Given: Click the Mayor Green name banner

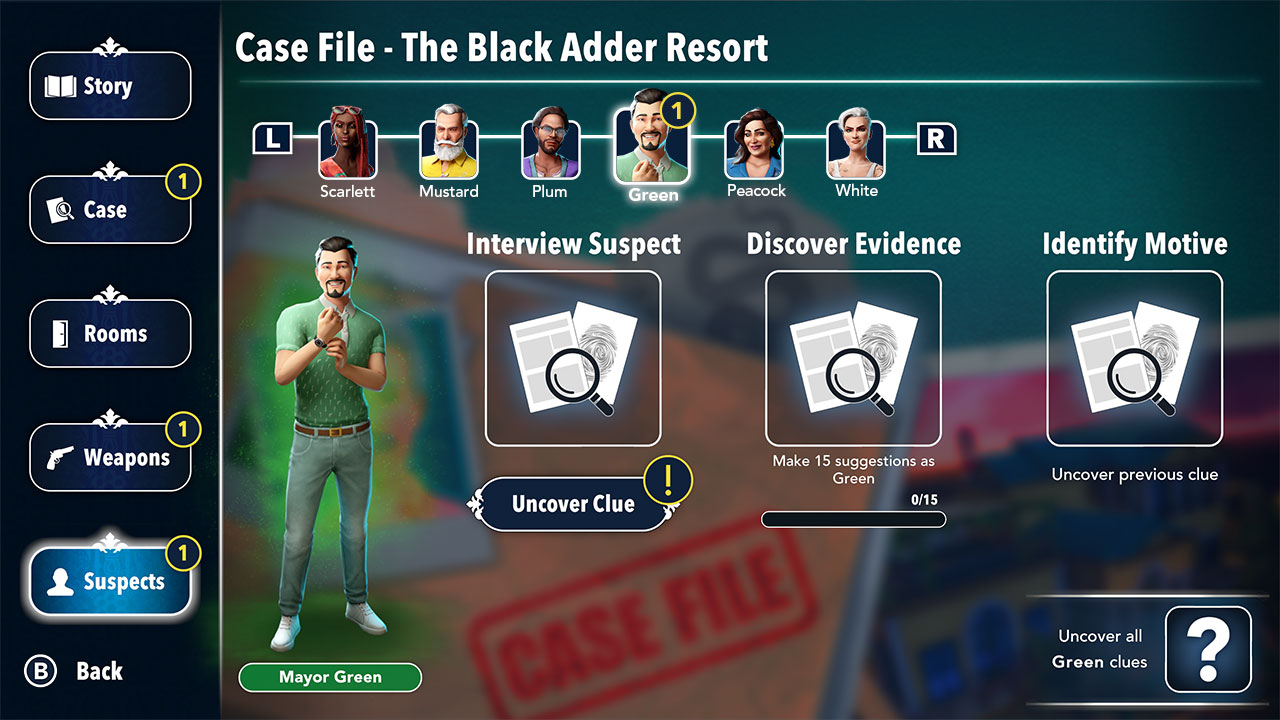Looking at the screenshot, I should tap(330, 677).
